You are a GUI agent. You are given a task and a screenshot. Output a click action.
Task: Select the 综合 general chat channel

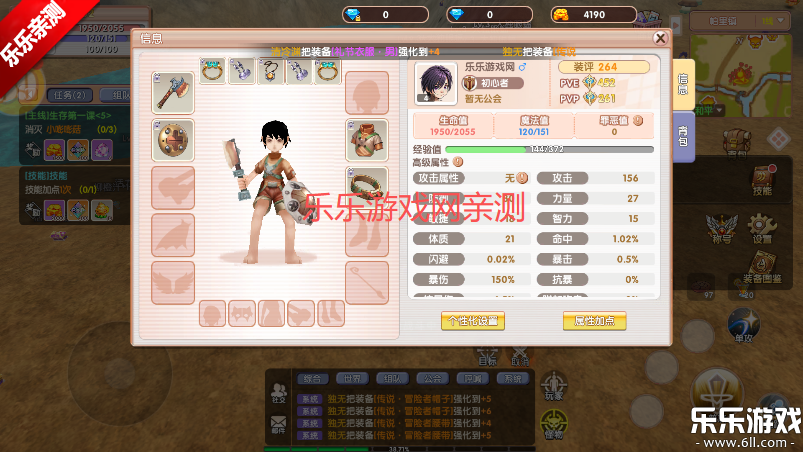pyautogui.click(x=312, y=379)
